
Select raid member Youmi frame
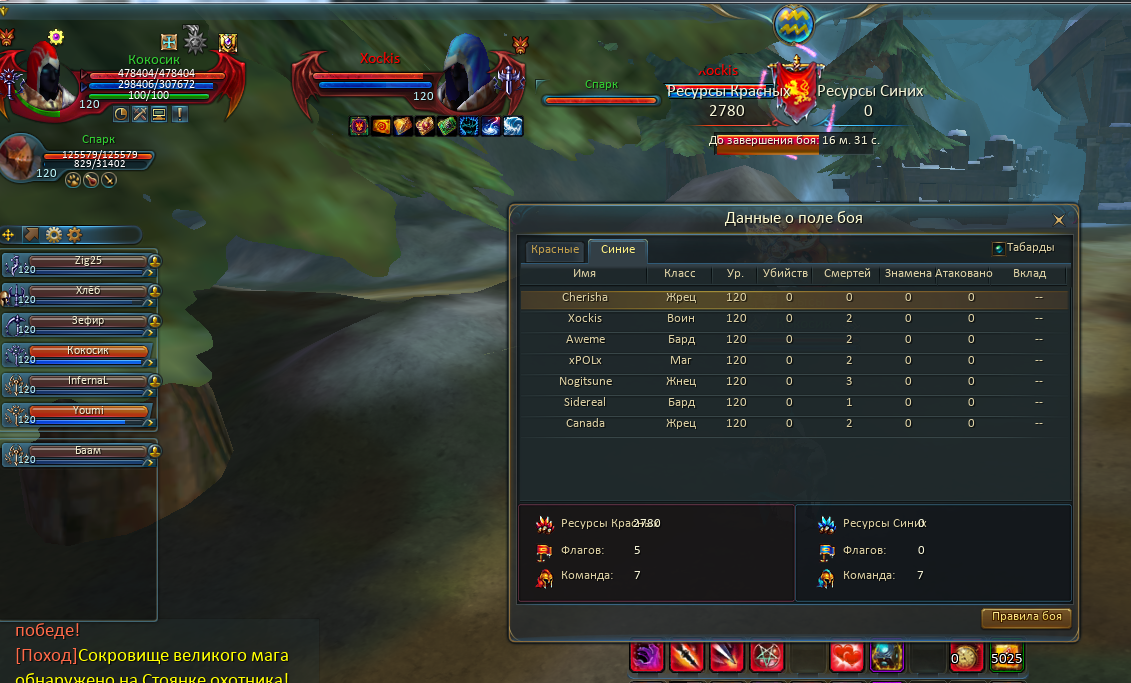click(88, 412)
